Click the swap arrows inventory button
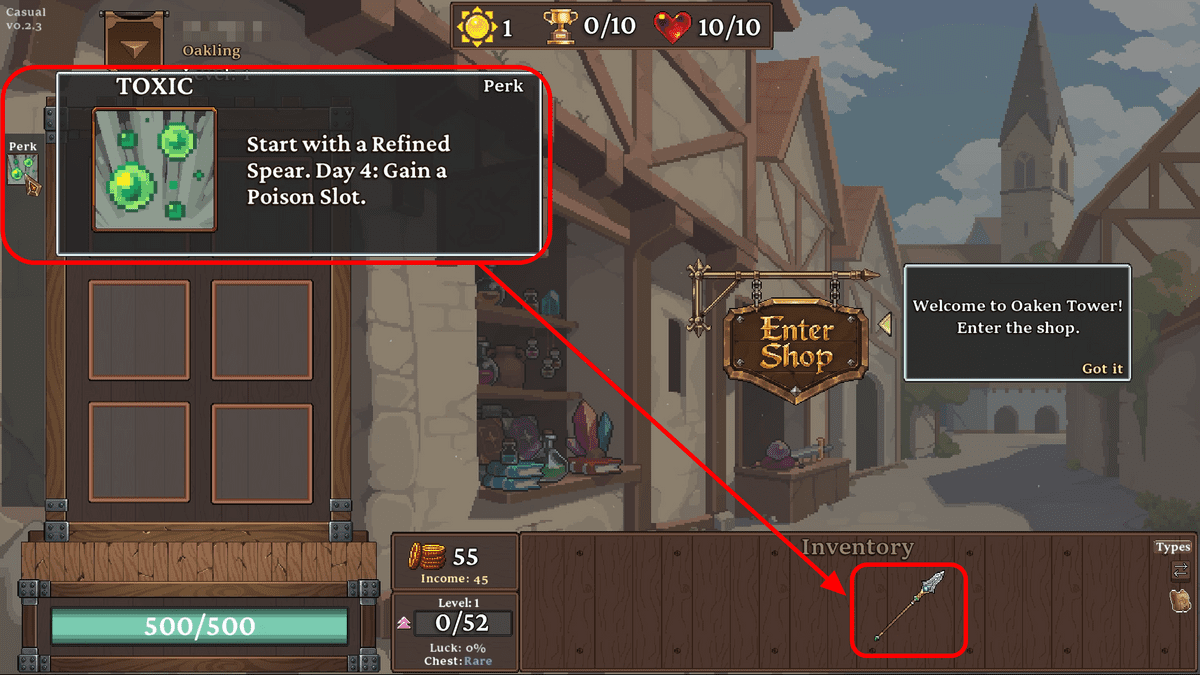 pos(1180,571)
